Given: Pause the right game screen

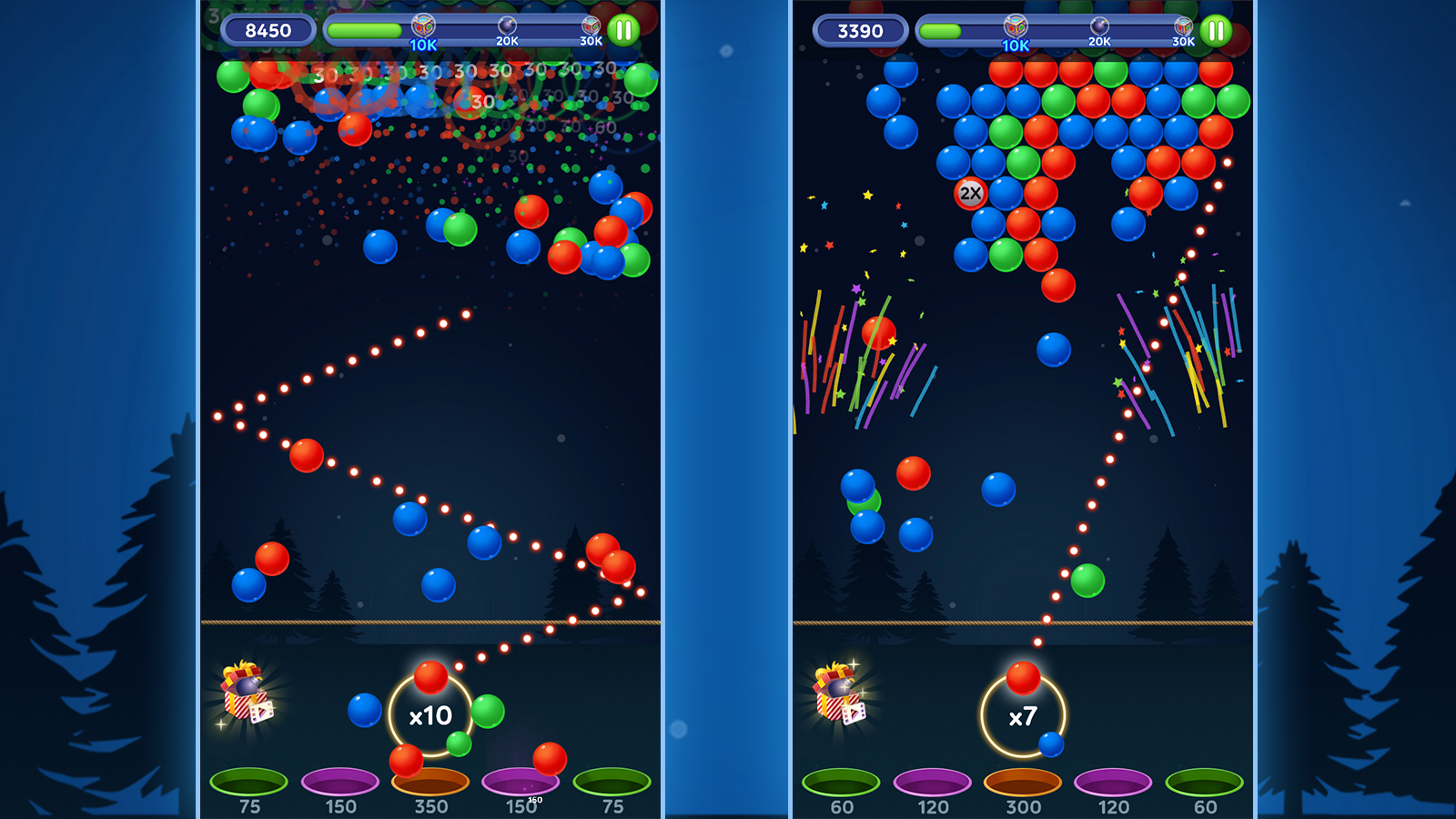Looking at the screenshot, I should (1214, 29).
